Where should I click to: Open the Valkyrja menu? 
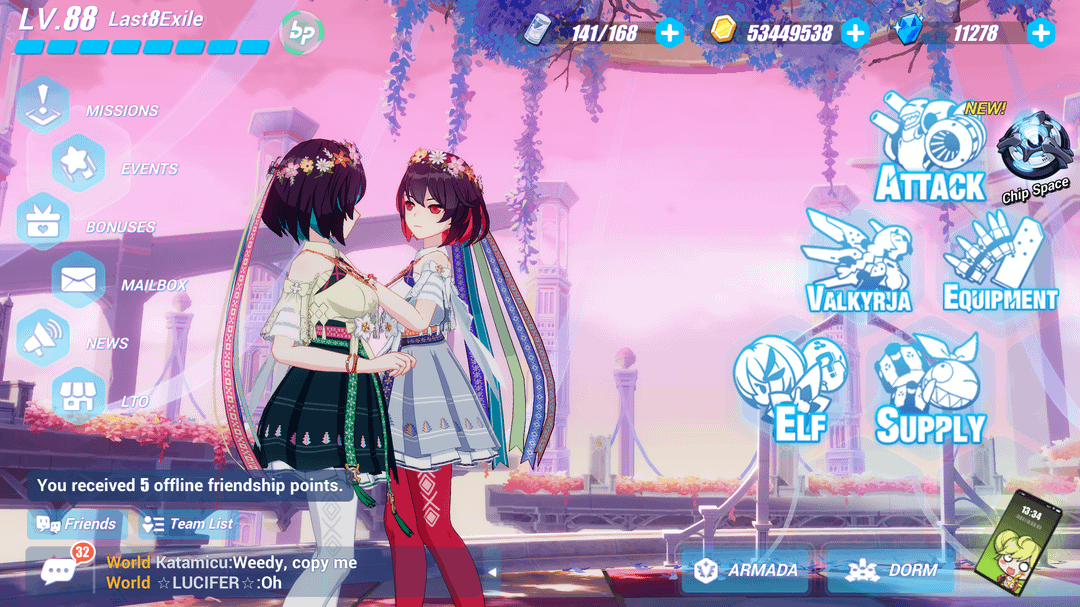[858, 262]
